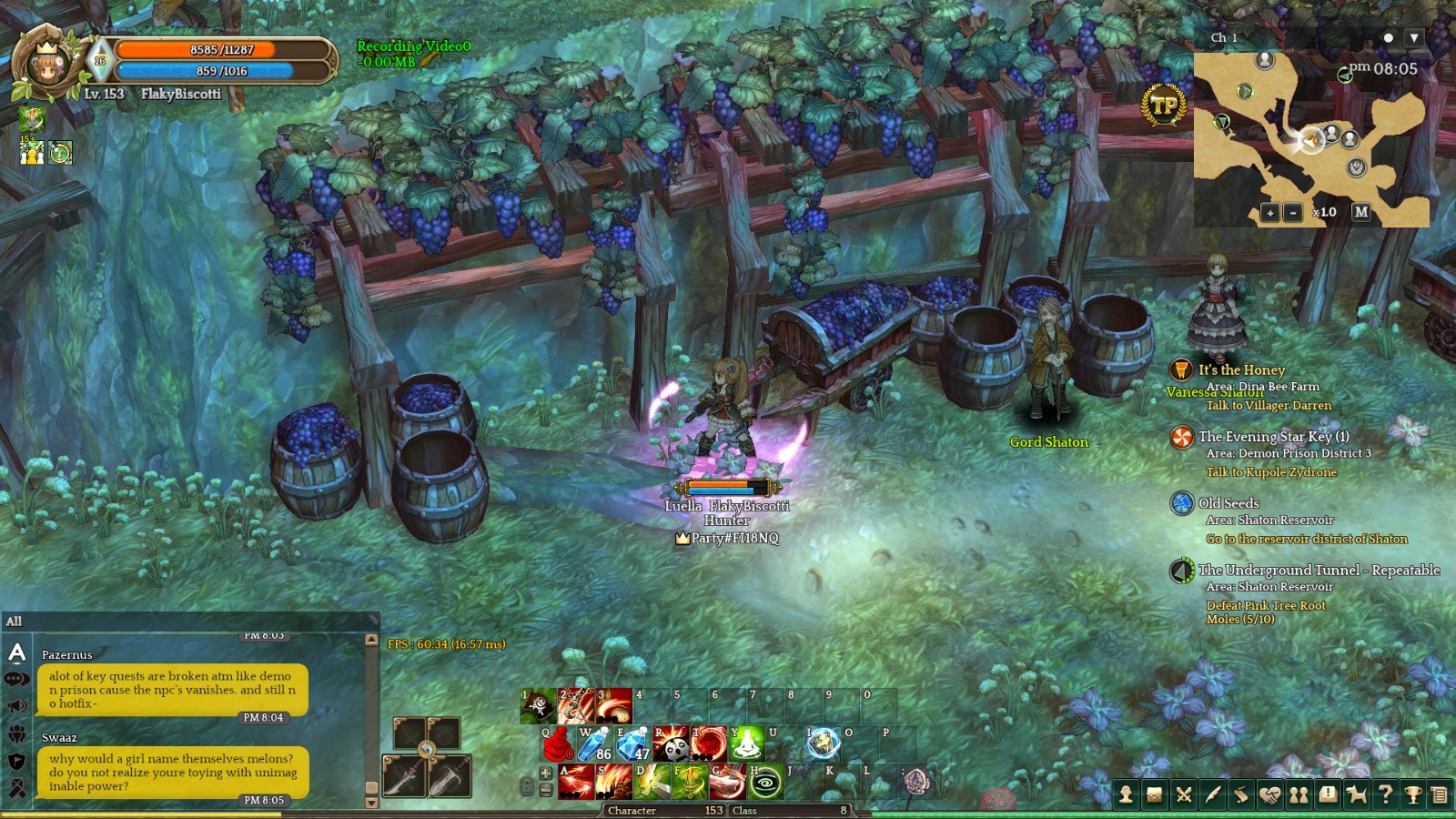Click the gold TP laurel badge

click(x=1164, y=106)
